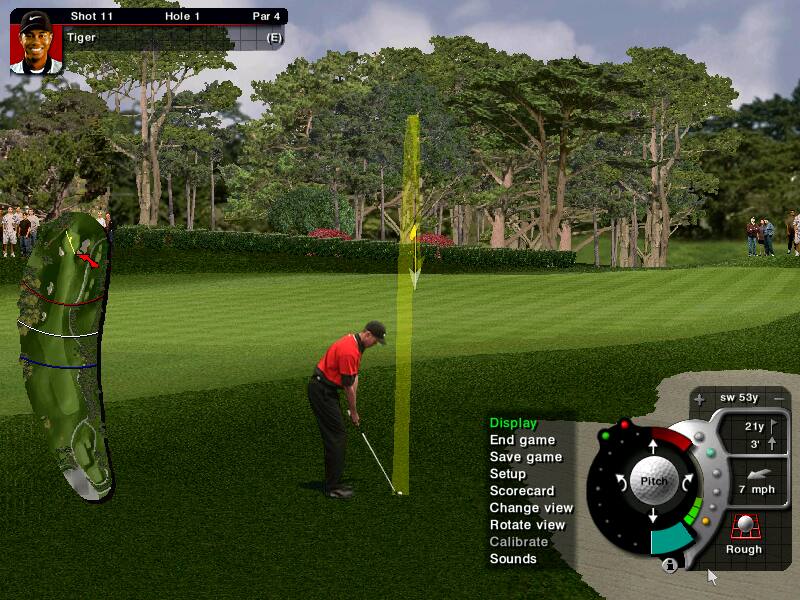Open the Sounds option
Image resolution: width=800 pixels, height=600 pixels.
pos(513,559)
